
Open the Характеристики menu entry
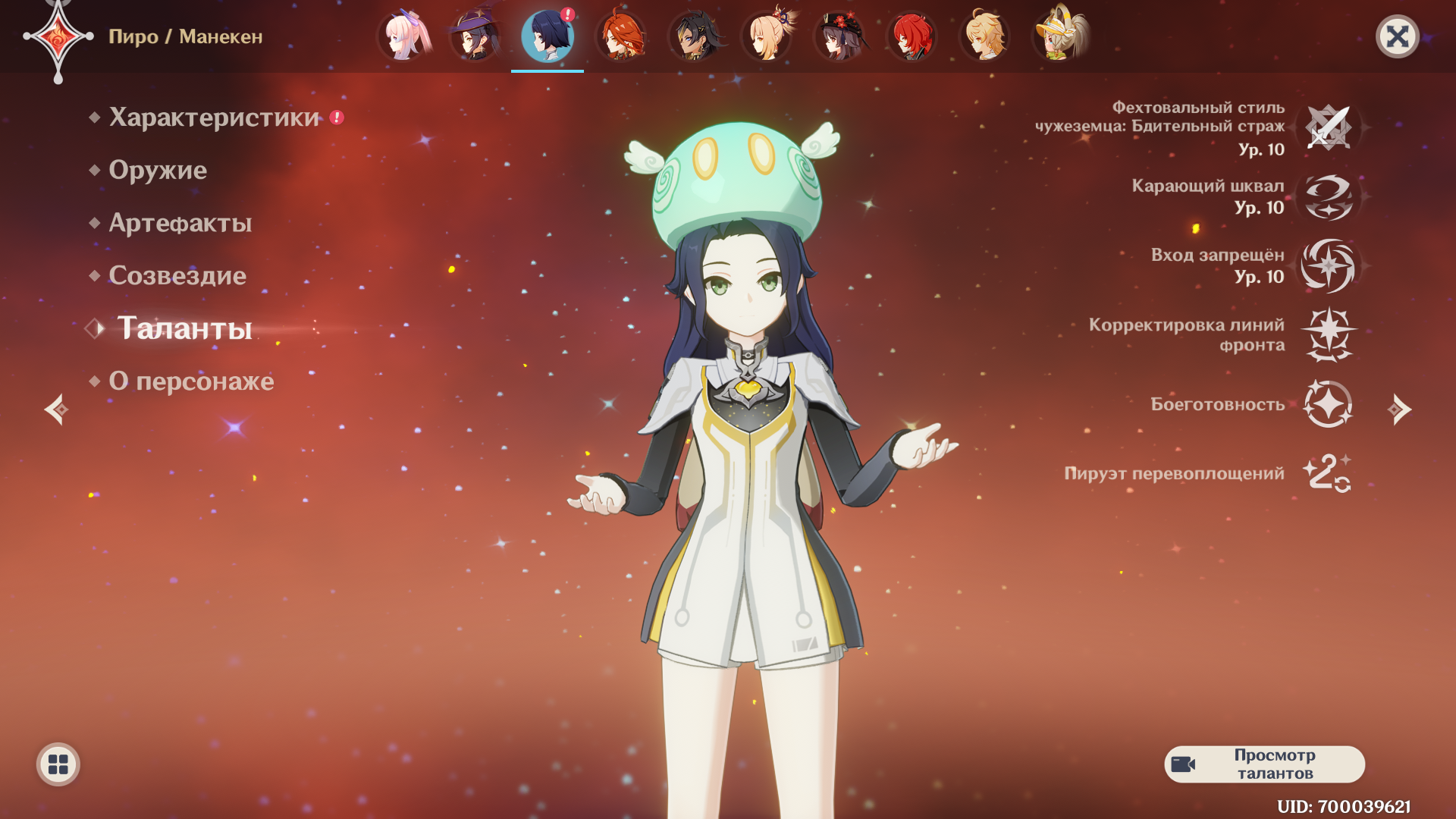tap(214, 118)
